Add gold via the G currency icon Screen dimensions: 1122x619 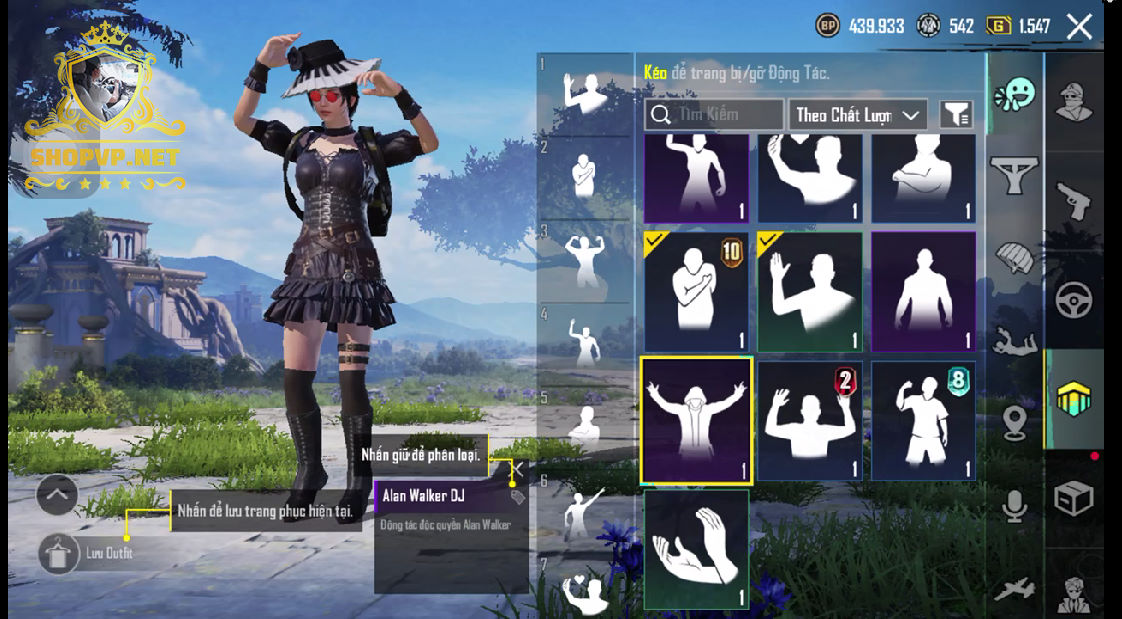pos(998,27)
